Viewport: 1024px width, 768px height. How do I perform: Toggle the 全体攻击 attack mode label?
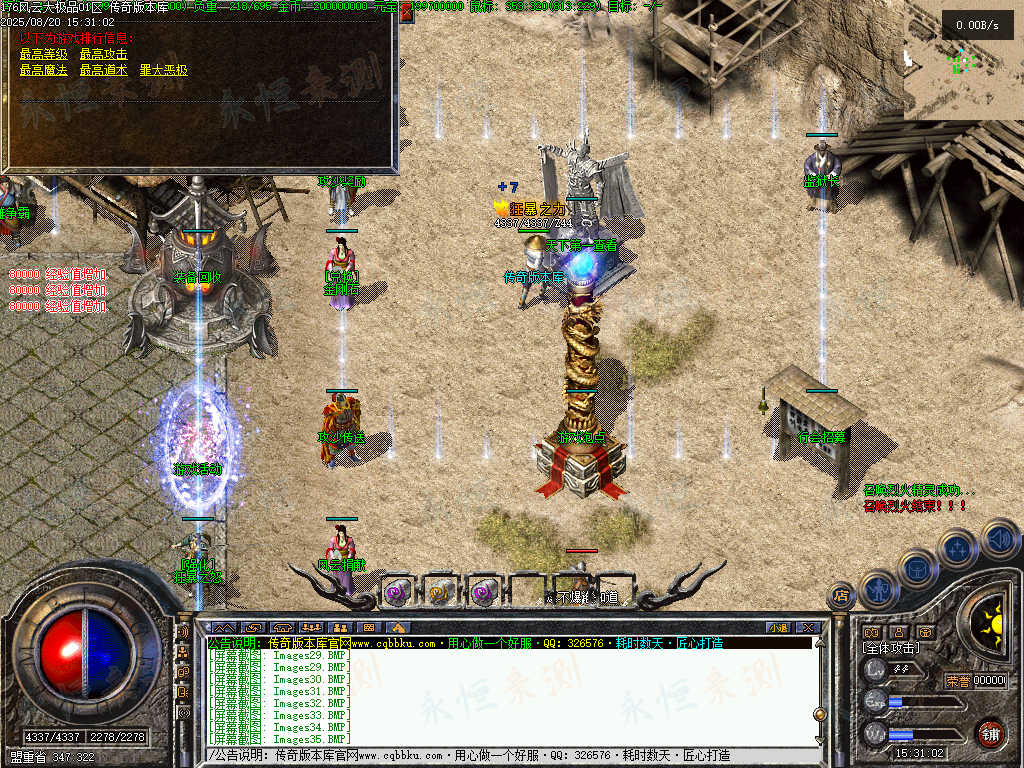tap(892, 649)
